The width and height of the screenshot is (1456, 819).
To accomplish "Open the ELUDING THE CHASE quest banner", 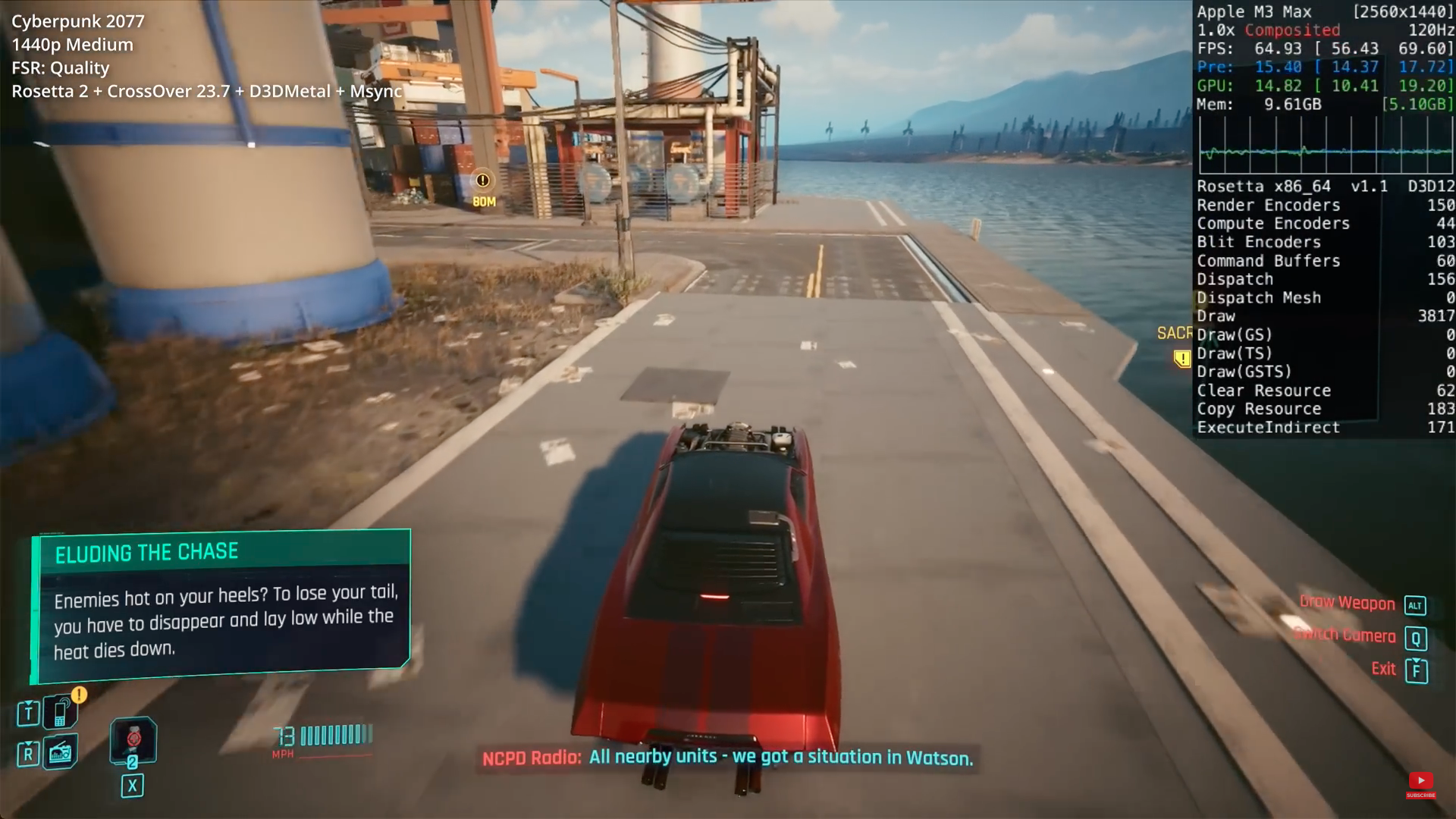I will 147,552.
